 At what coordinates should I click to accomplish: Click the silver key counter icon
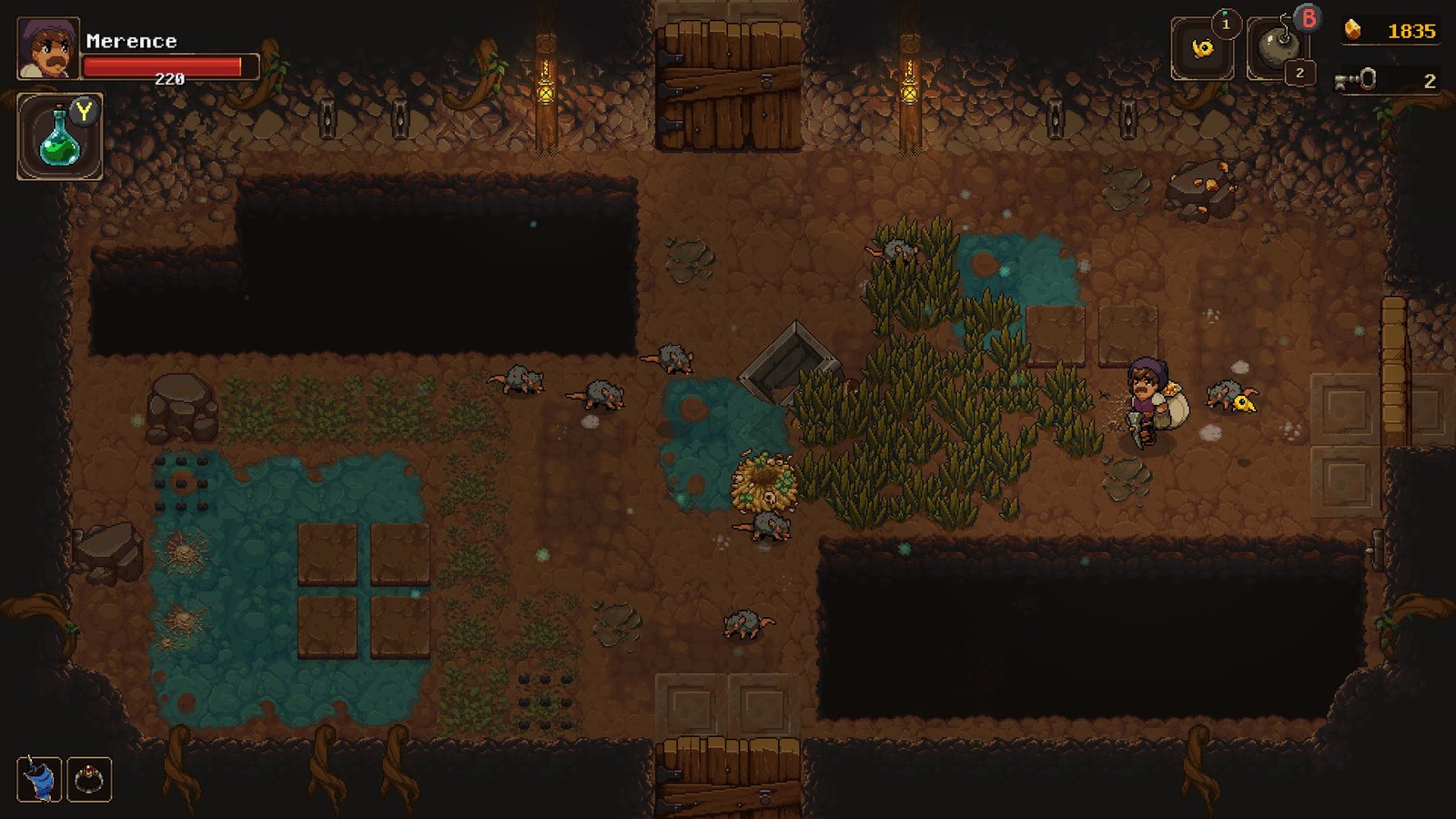[x=1356, y=77]
